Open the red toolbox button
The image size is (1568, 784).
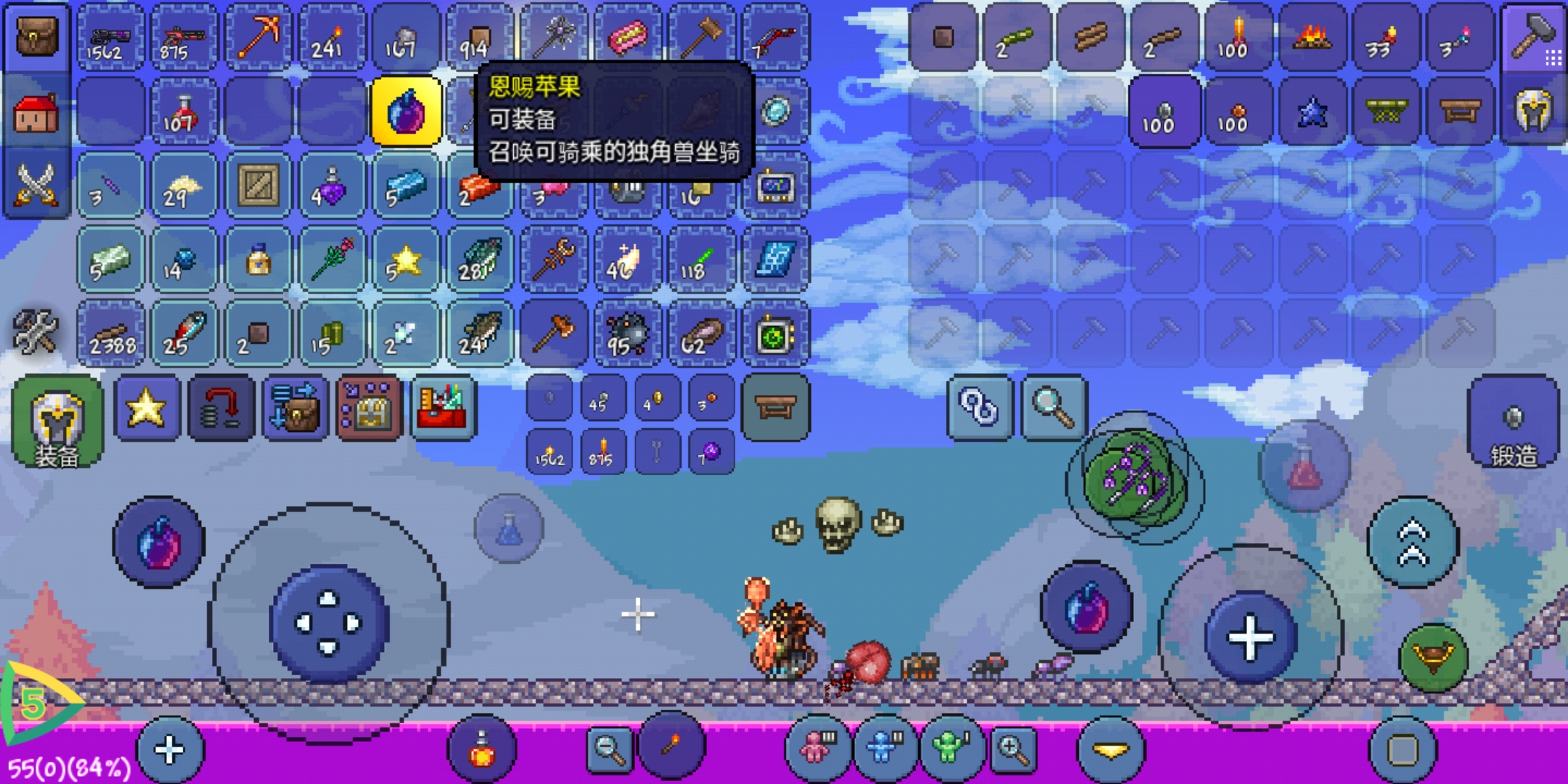[444, 408]
